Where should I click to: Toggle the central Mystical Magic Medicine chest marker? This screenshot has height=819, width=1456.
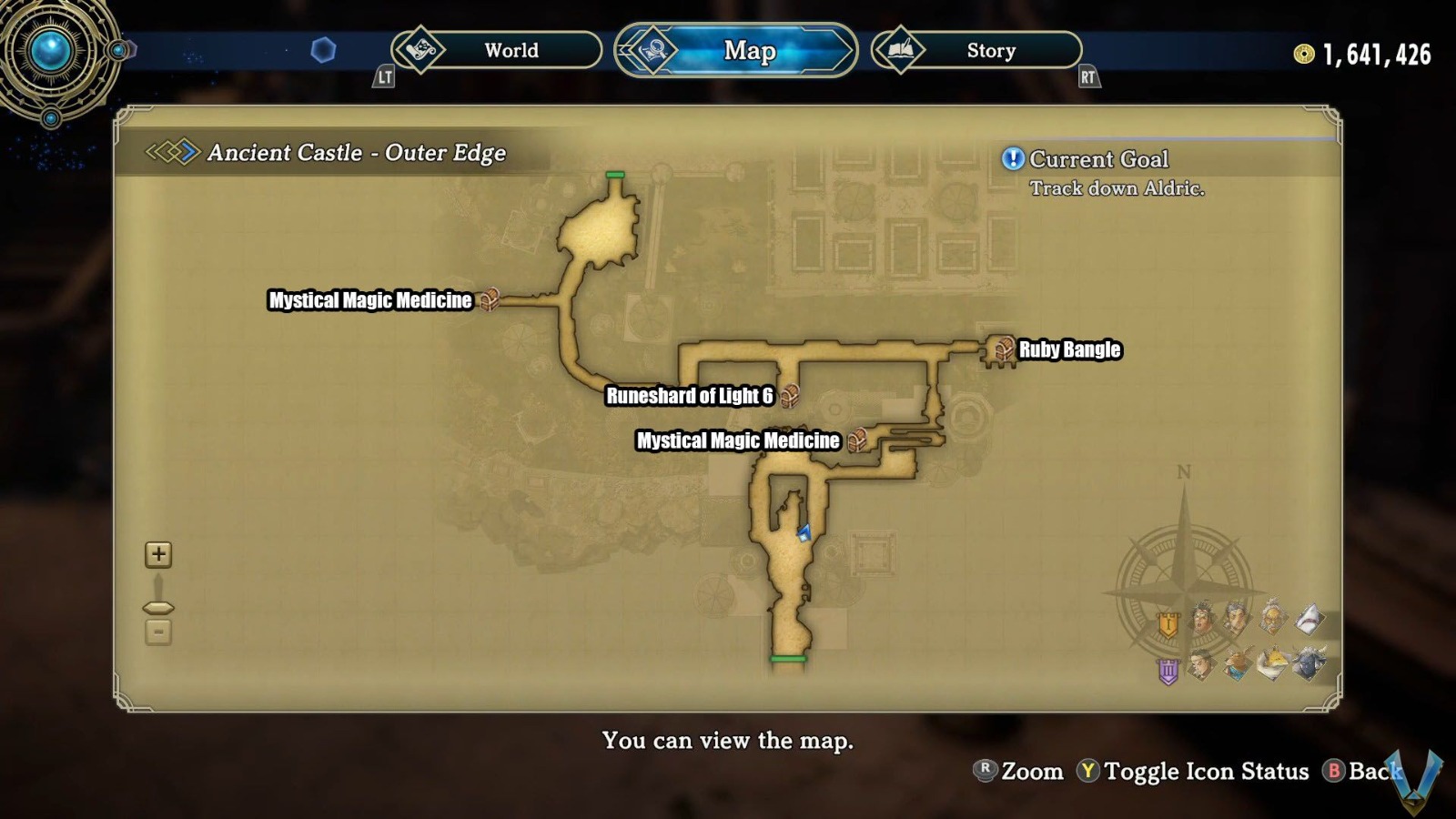[857, 440]
